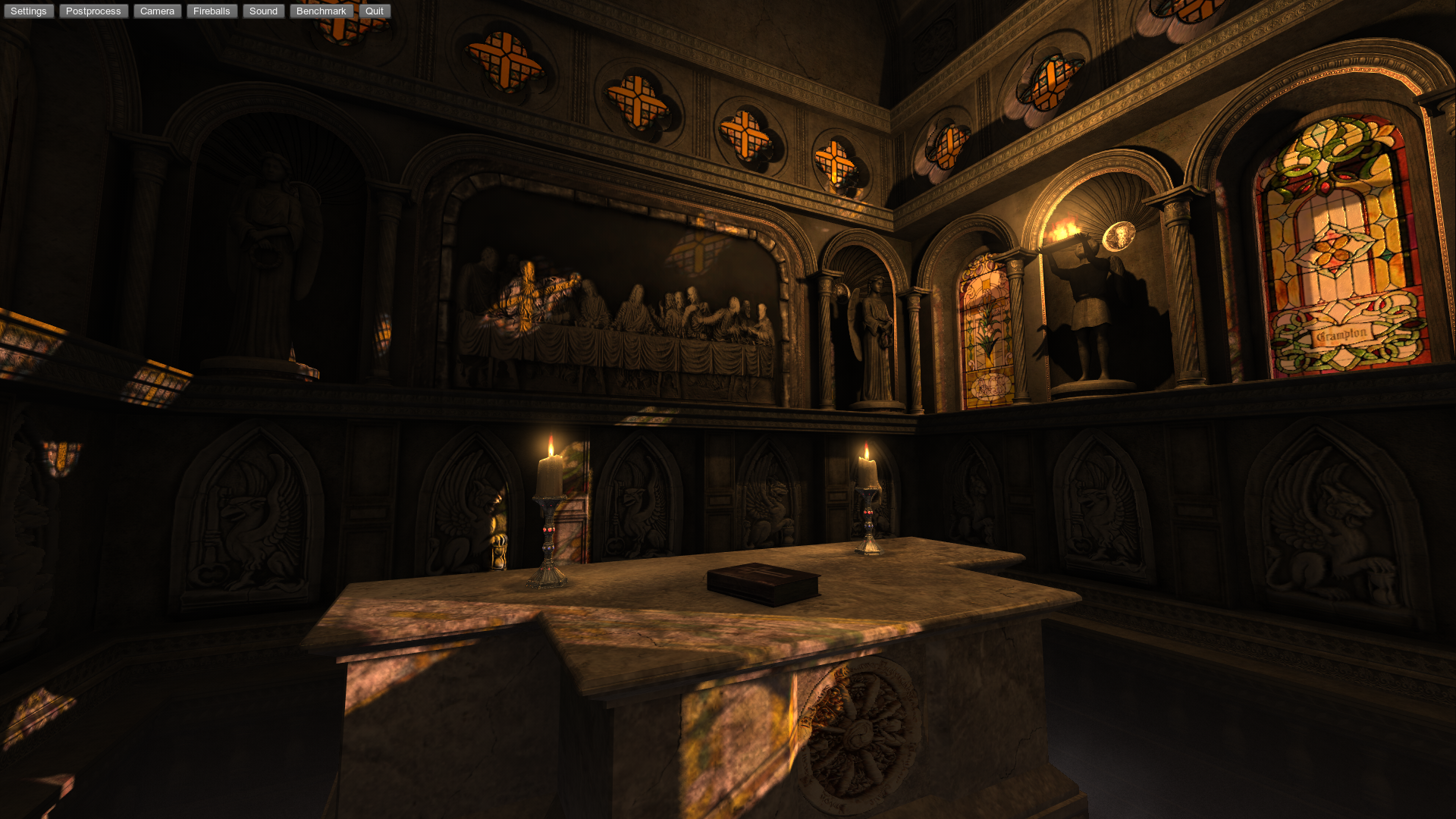Show the Postprocess options
1456x819 pixels.
93,11
